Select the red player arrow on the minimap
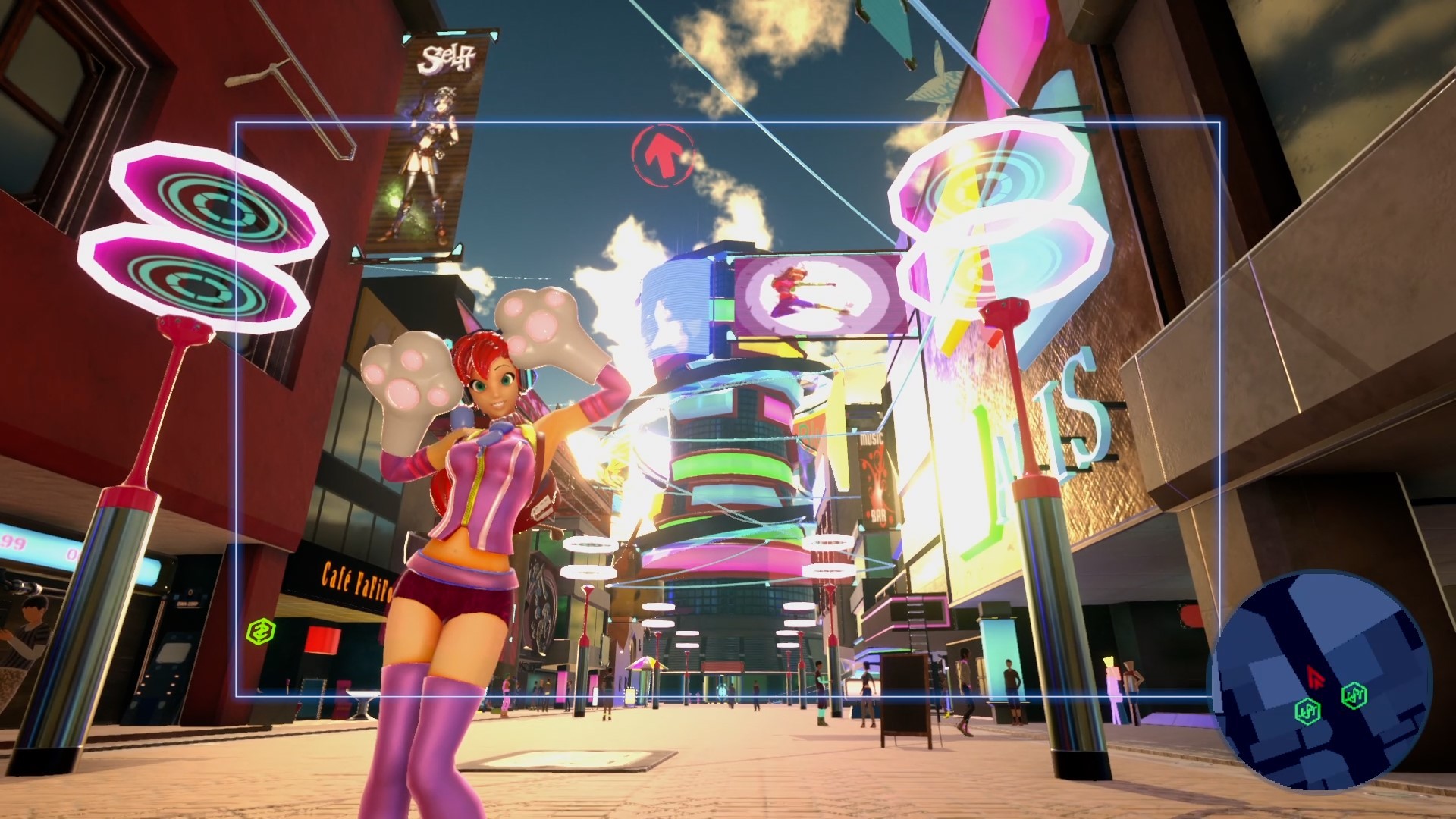Viewport: 1456px width, 819px height. [x=1315, y=675]
